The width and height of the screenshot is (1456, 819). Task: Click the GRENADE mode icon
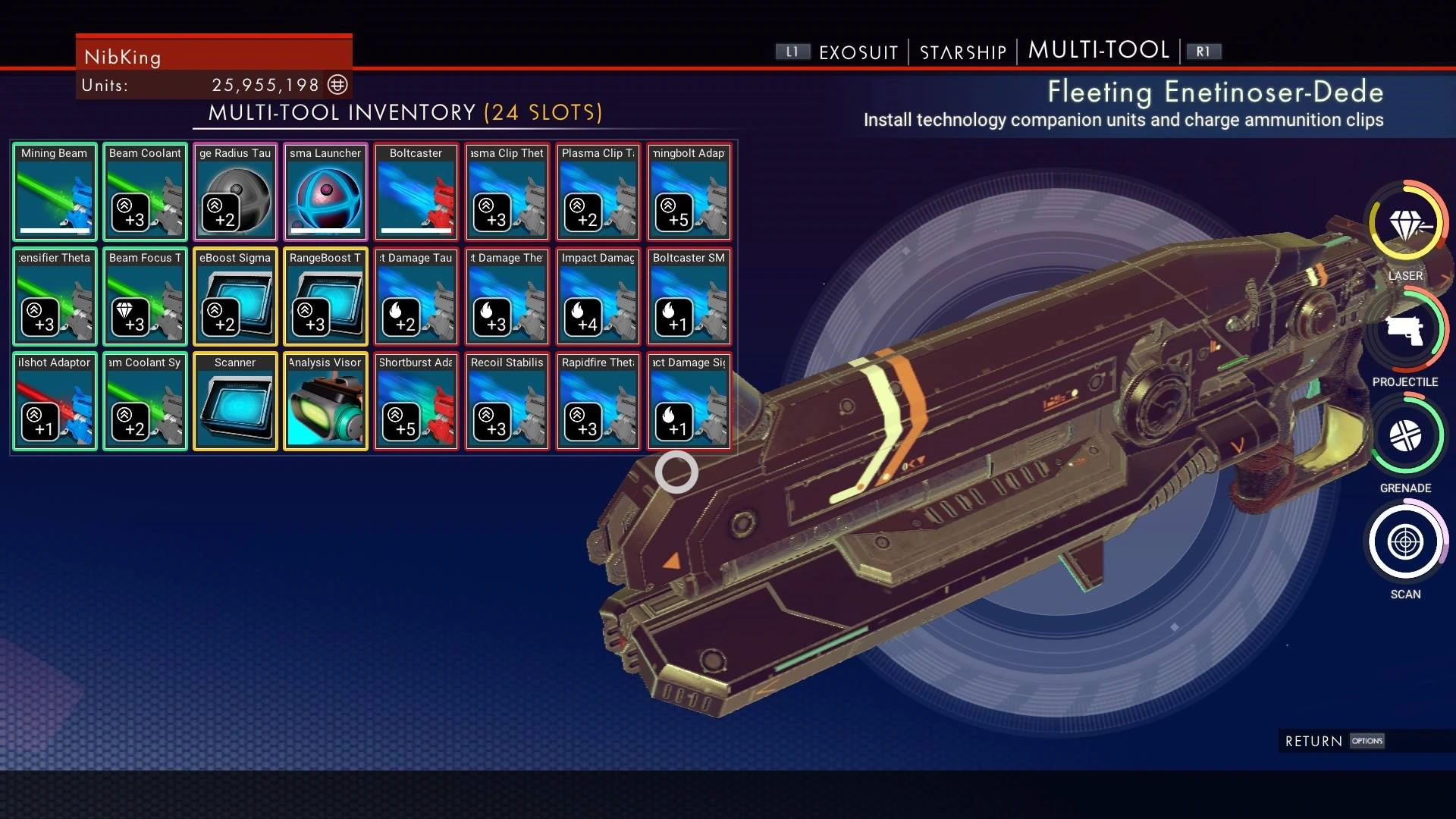coord(1405,436)
